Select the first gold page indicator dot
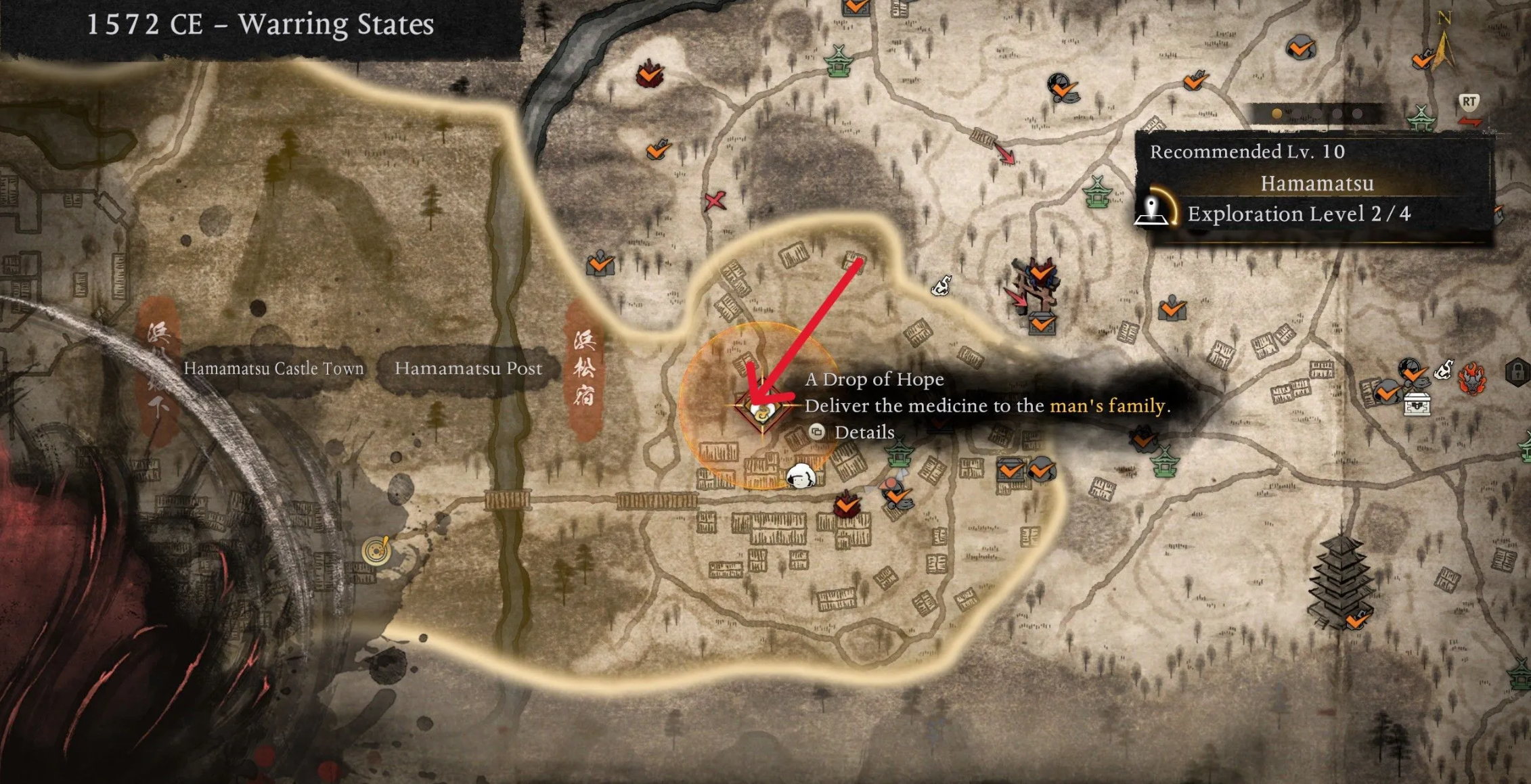The height and width of the screenshot is (784, 1531). (1277, 114)
